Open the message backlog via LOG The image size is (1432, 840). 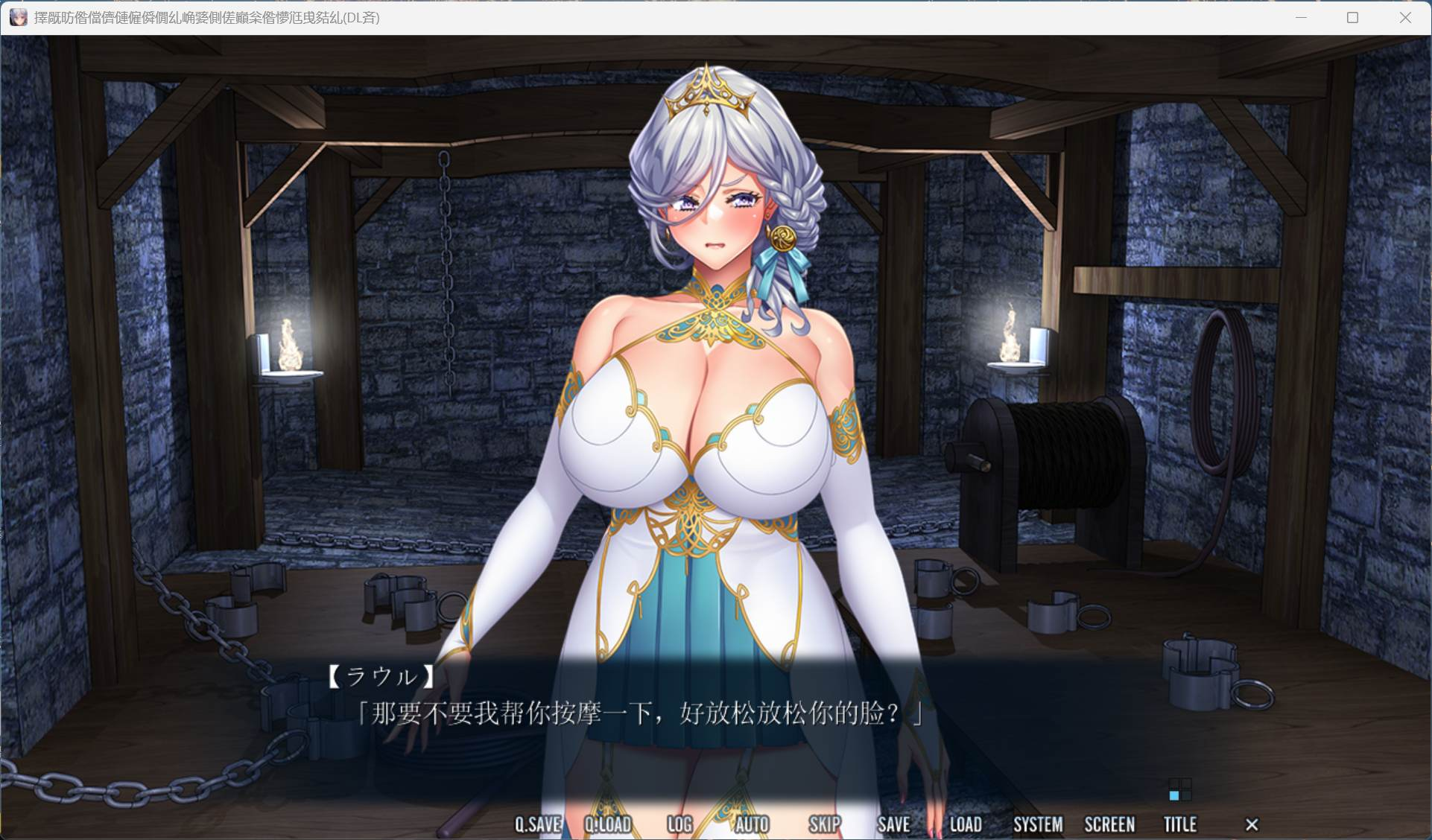[679, 824]
